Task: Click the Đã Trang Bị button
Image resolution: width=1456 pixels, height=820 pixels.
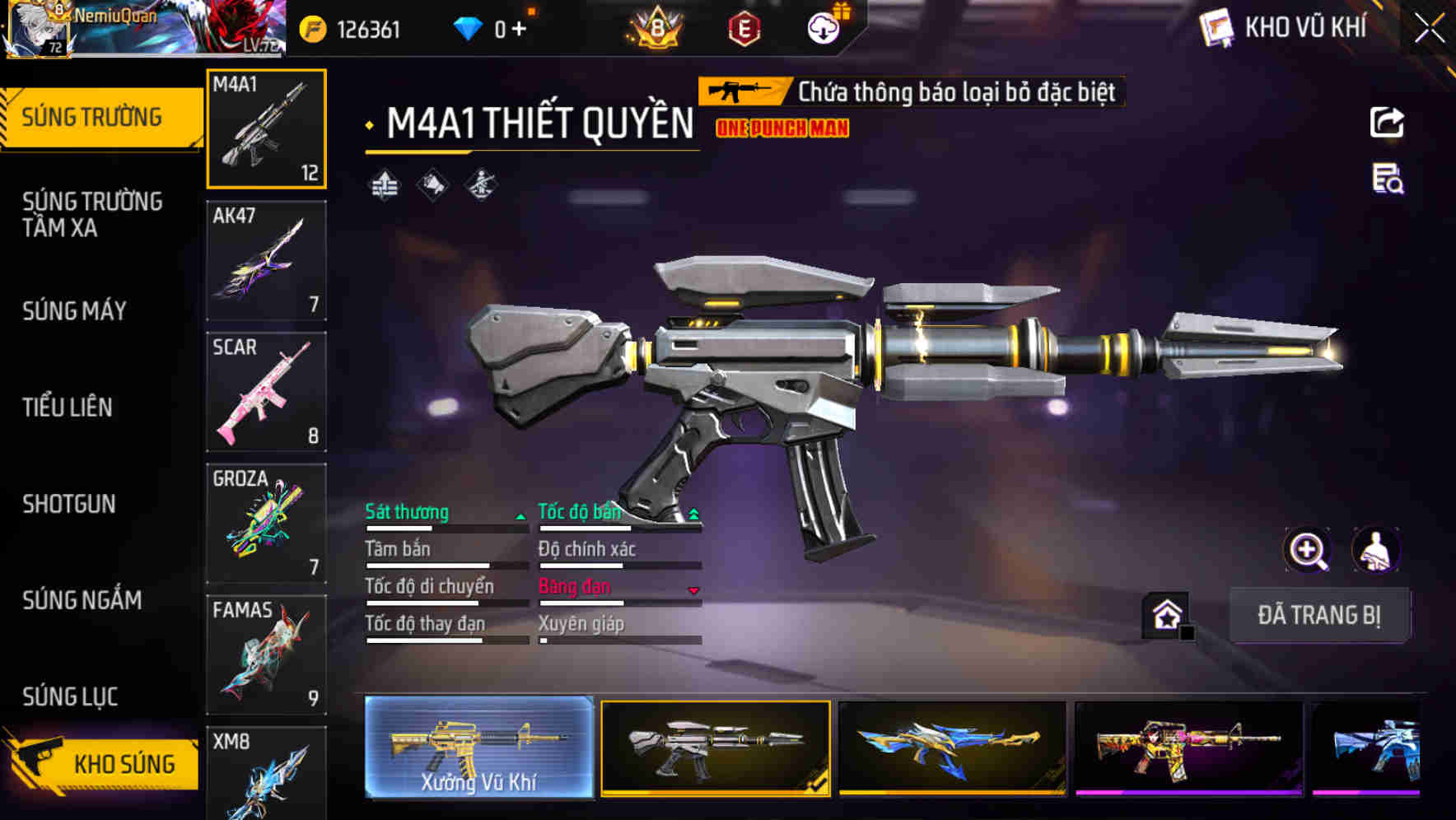Action: pos(1318,615)
